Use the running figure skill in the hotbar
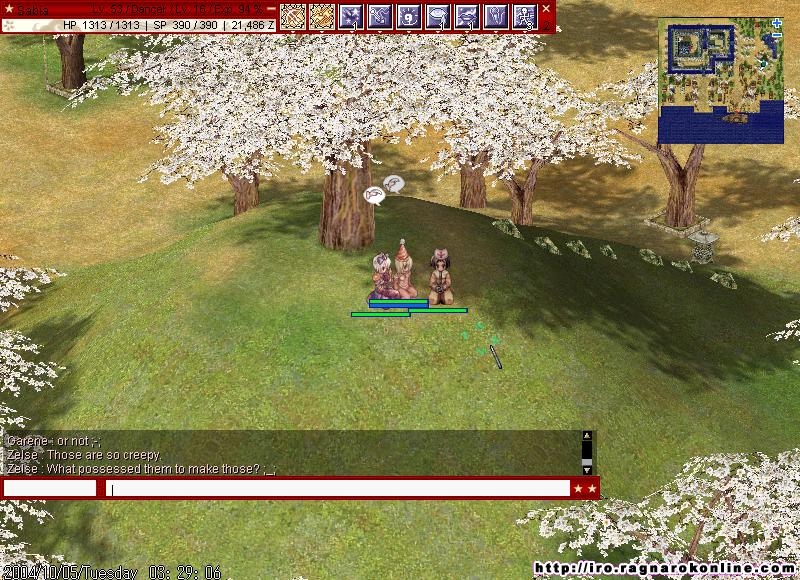The image size is (800, 580). tap(526, 17)
